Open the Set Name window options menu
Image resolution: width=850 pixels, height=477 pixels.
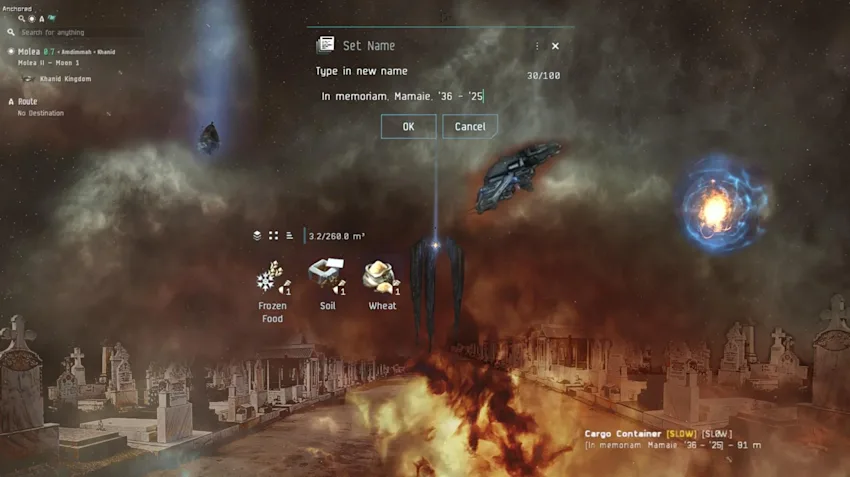[x=537, y=46]
